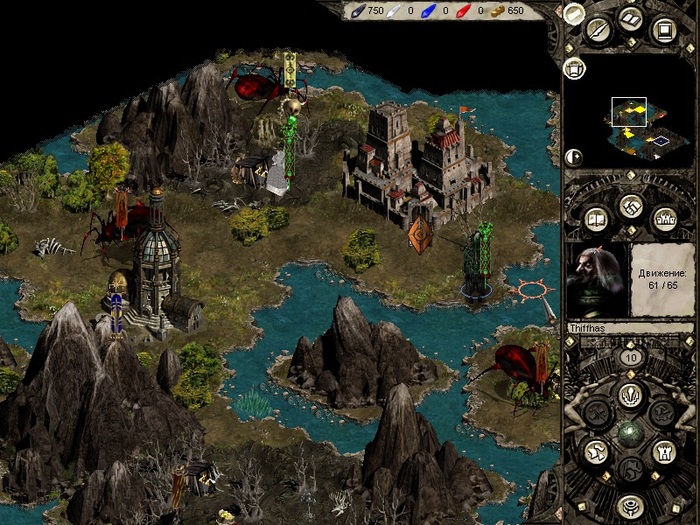Click the round emblem button below dial
The height and width of the screenshot is (525, 700).
coord(630,505)
